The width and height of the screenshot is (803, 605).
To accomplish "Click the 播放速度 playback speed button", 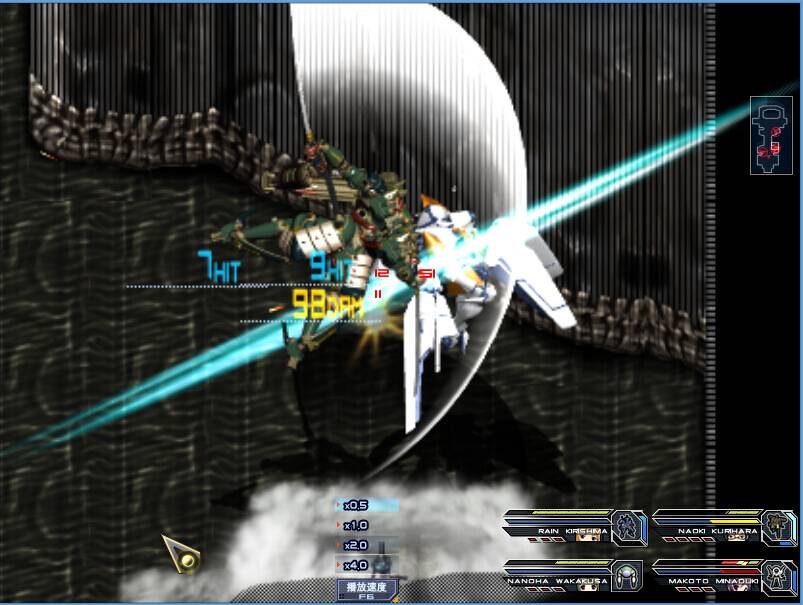I will tap(366, 589).
